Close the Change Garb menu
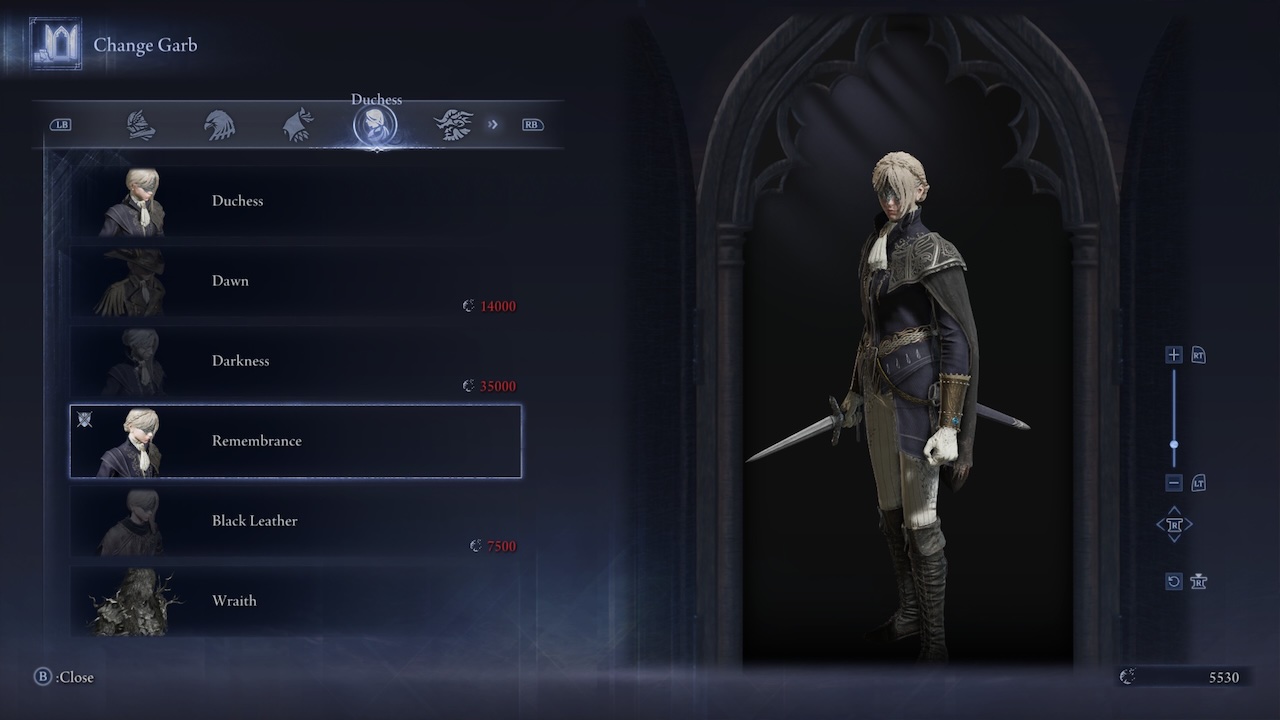The image size is (1280, 720). point(65,677)
